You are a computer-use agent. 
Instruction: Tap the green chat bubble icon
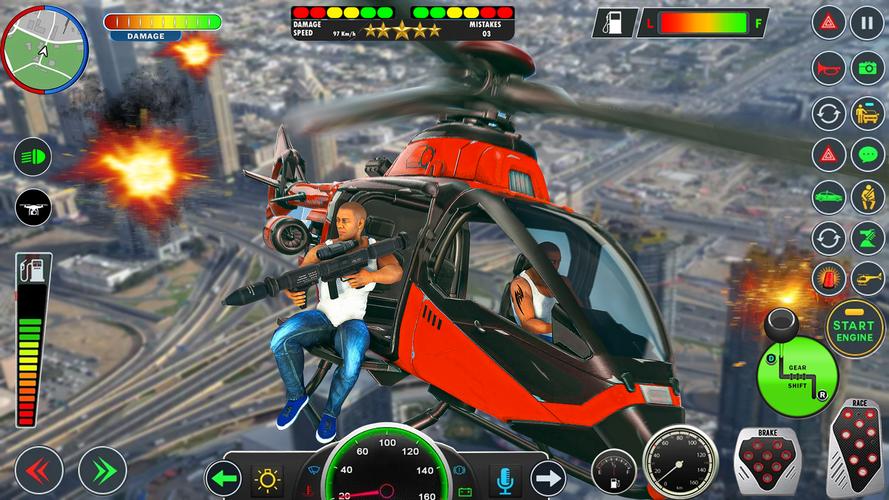[867, 155]
